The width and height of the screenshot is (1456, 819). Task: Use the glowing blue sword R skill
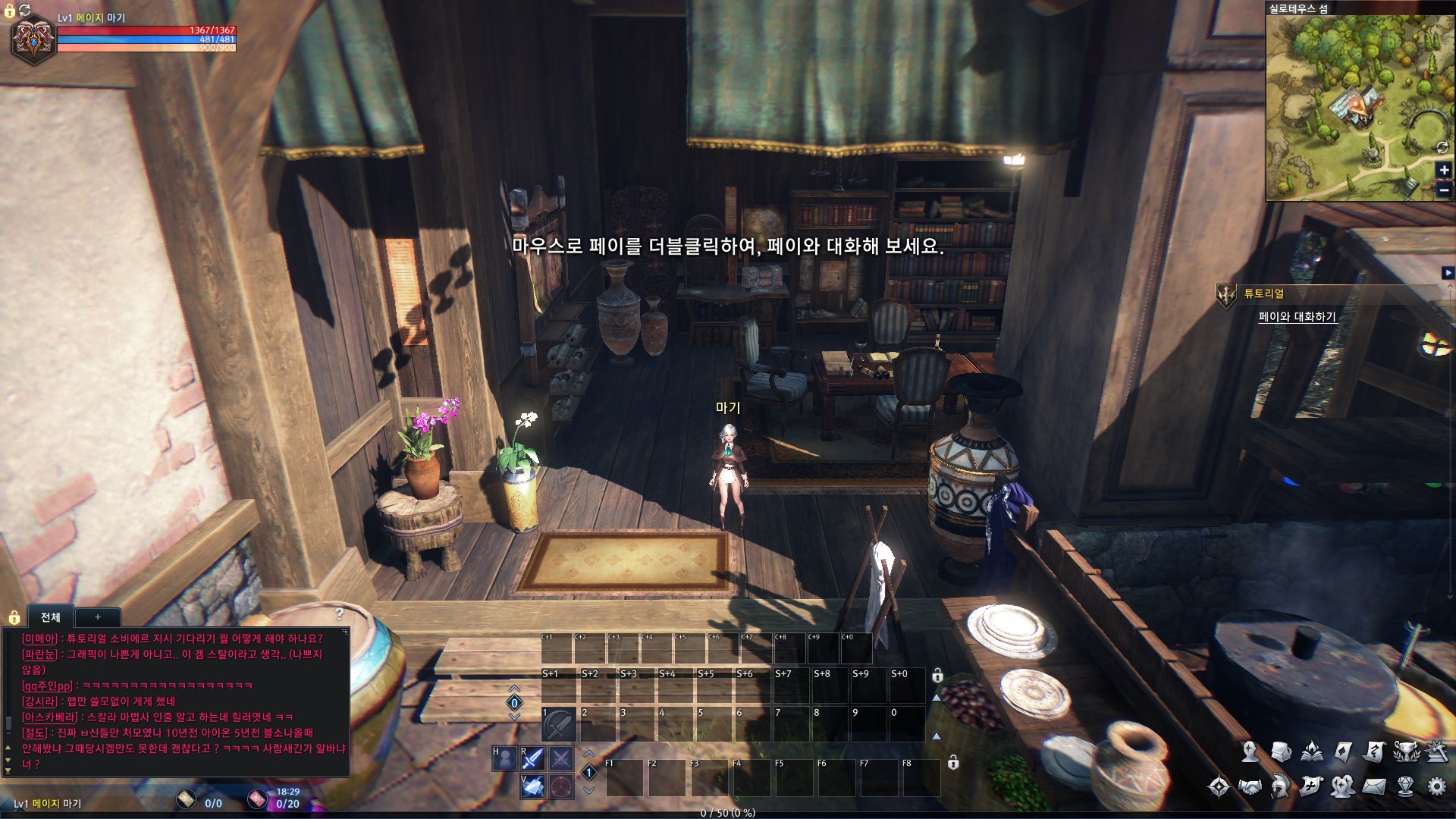pyautogui.click(x=533, y=758)
